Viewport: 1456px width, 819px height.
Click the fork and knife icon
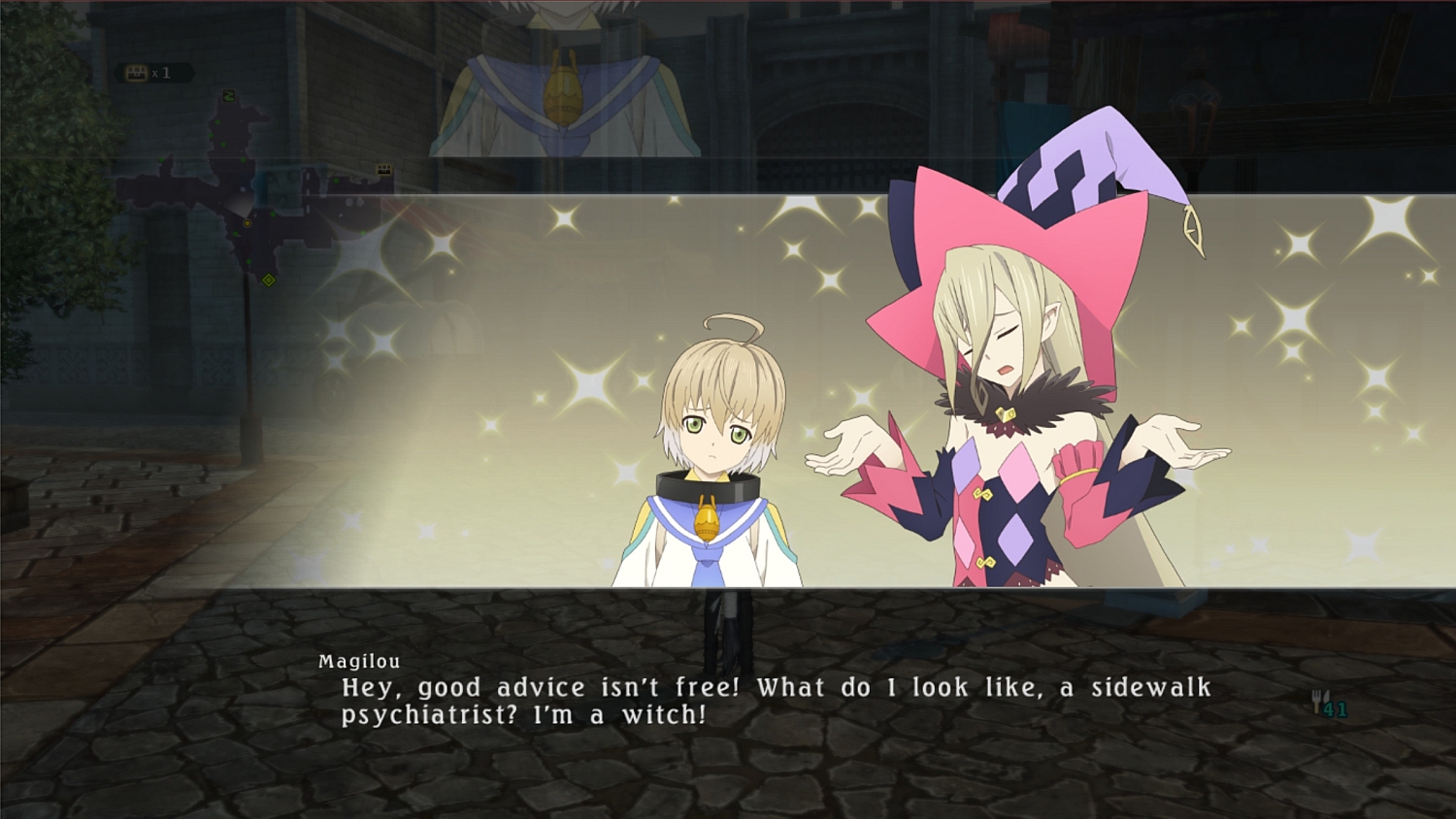1319,702
